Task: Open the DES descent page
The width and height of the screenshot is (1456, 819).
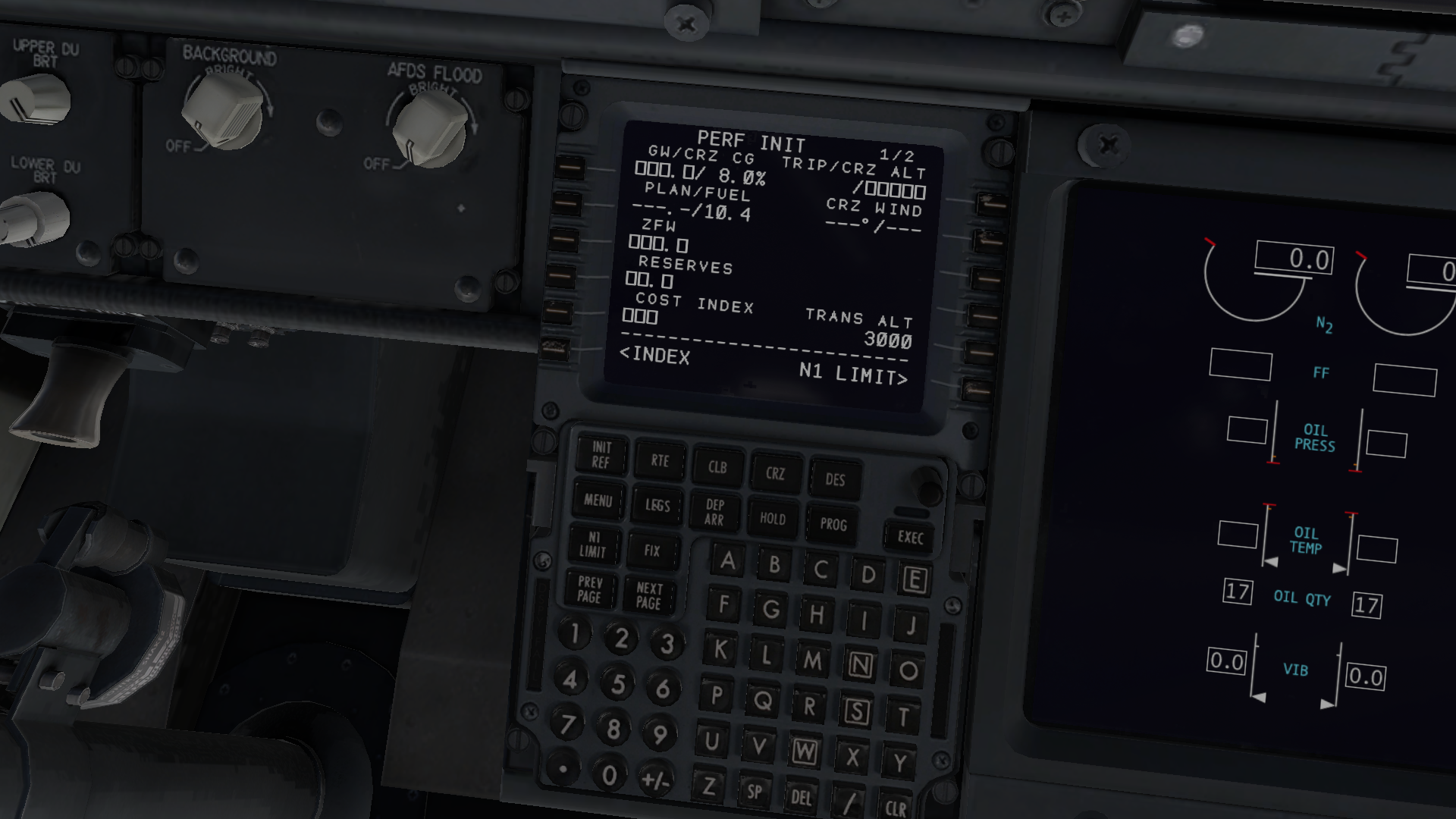Action: pyautogui.click(x=835, y=480)
